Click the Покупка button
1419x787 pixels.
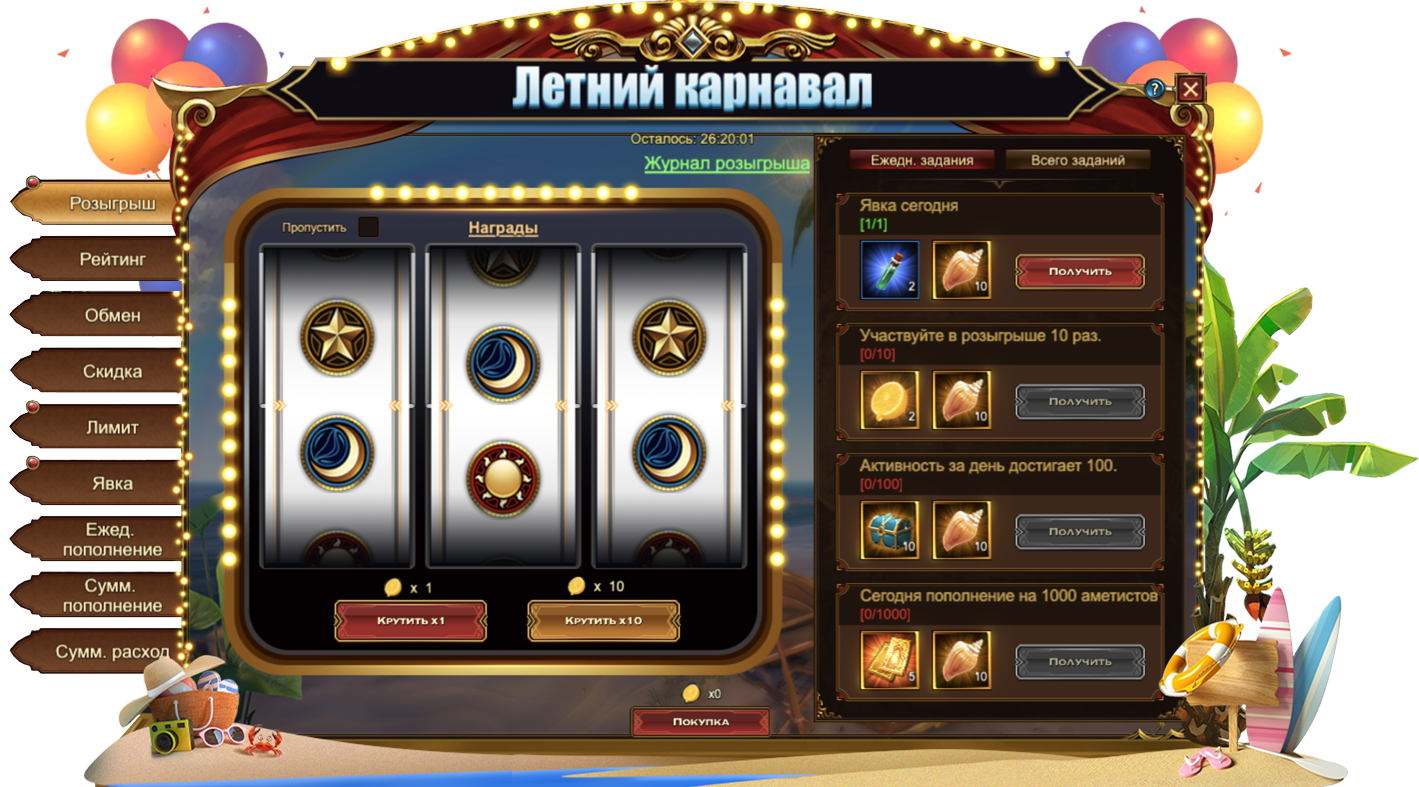coord(700,721)
